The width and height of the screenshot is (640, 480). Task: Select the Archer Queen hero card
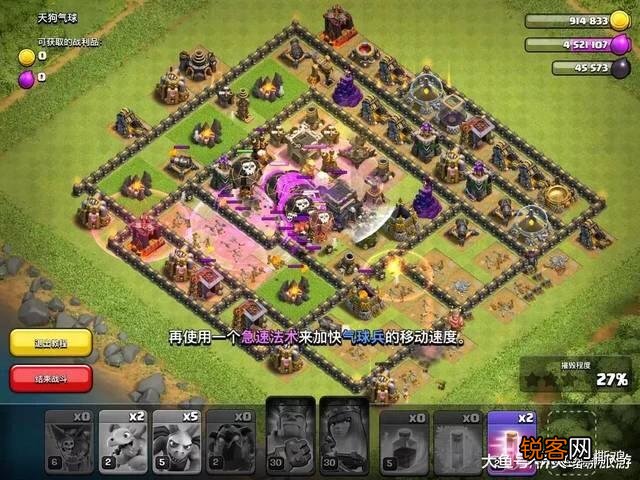tap(343, 436)
